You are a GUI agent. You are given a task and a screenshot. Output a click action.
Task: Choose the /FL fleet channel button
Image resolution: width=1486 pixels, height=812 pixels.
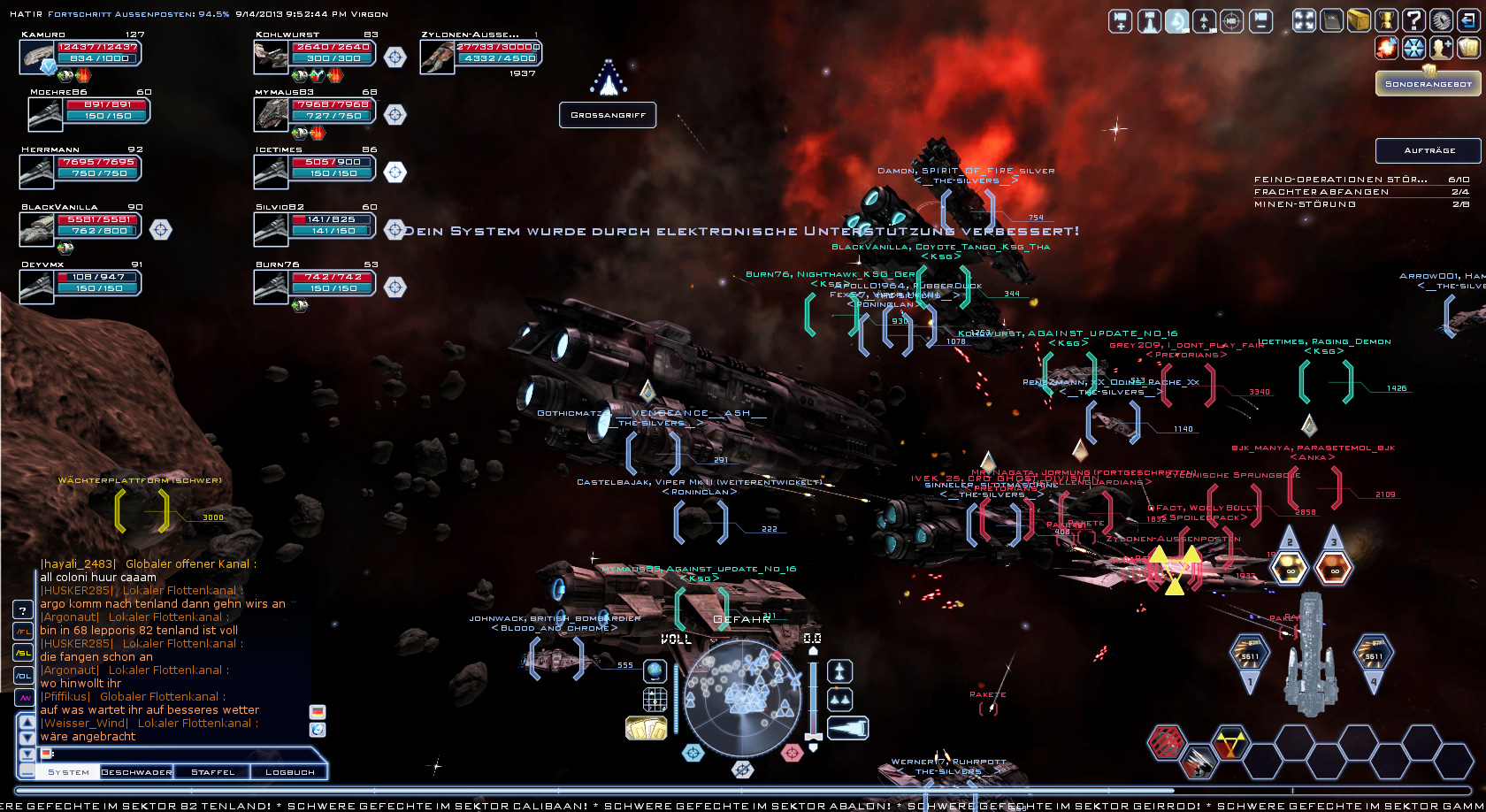23,632
